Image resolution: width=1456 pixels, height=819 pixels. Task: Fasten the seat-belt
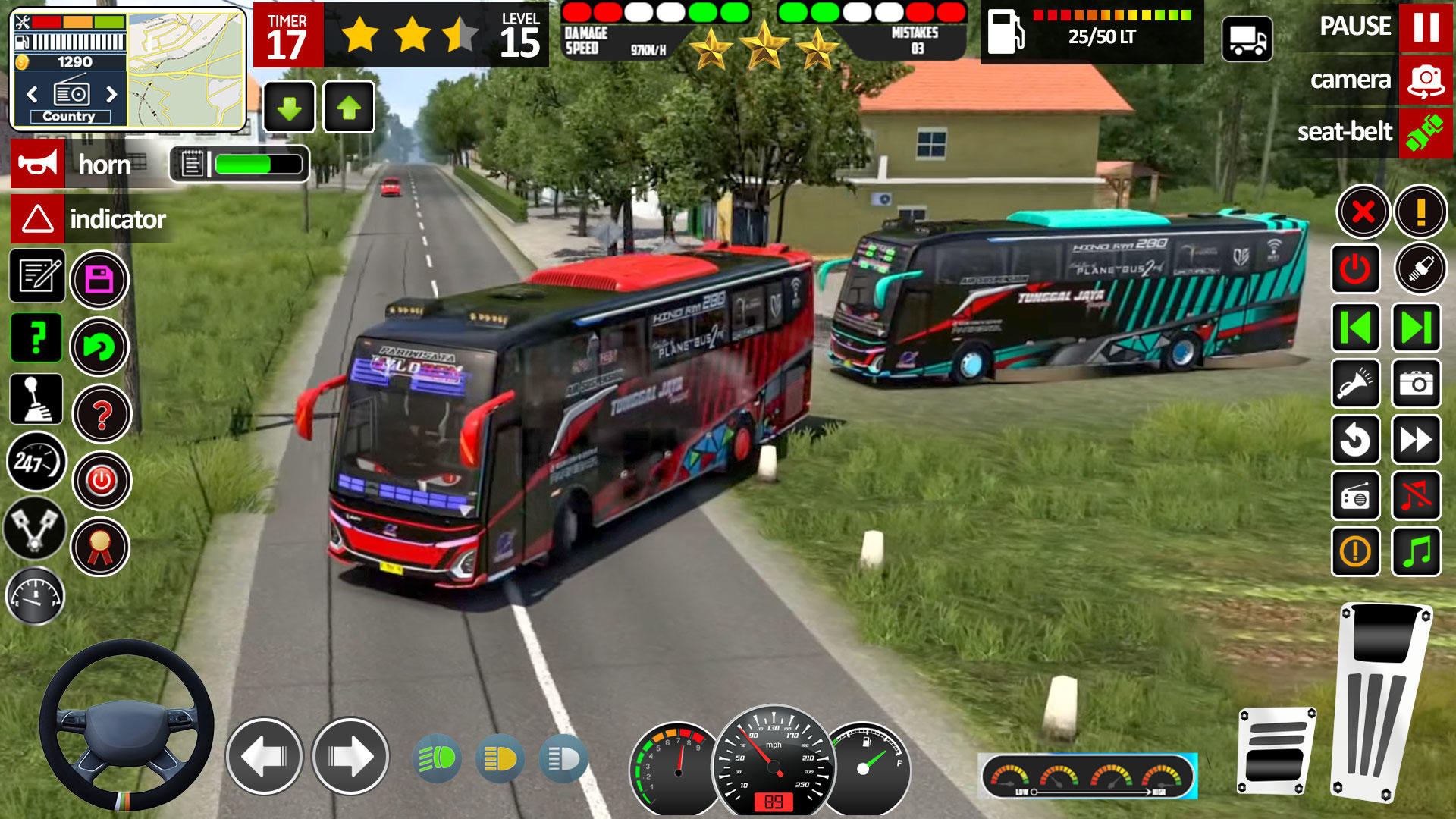1426,130
